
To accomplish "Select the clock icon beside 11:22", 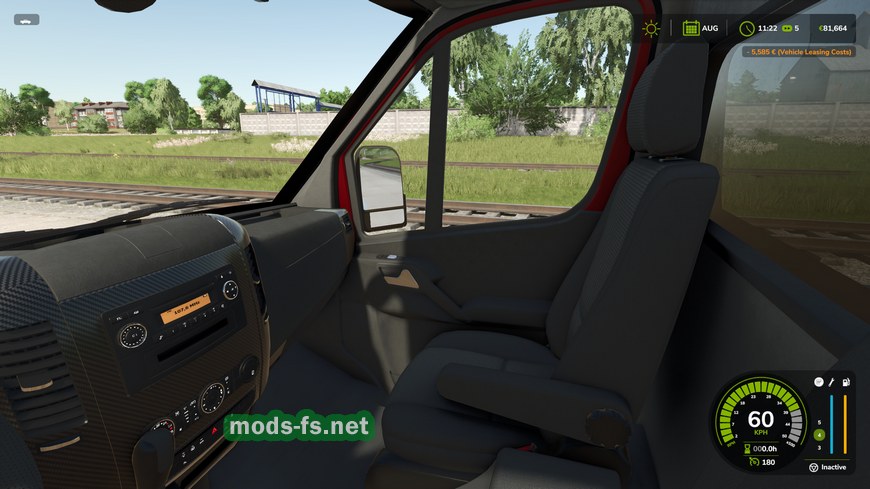I will pos(747,28).
